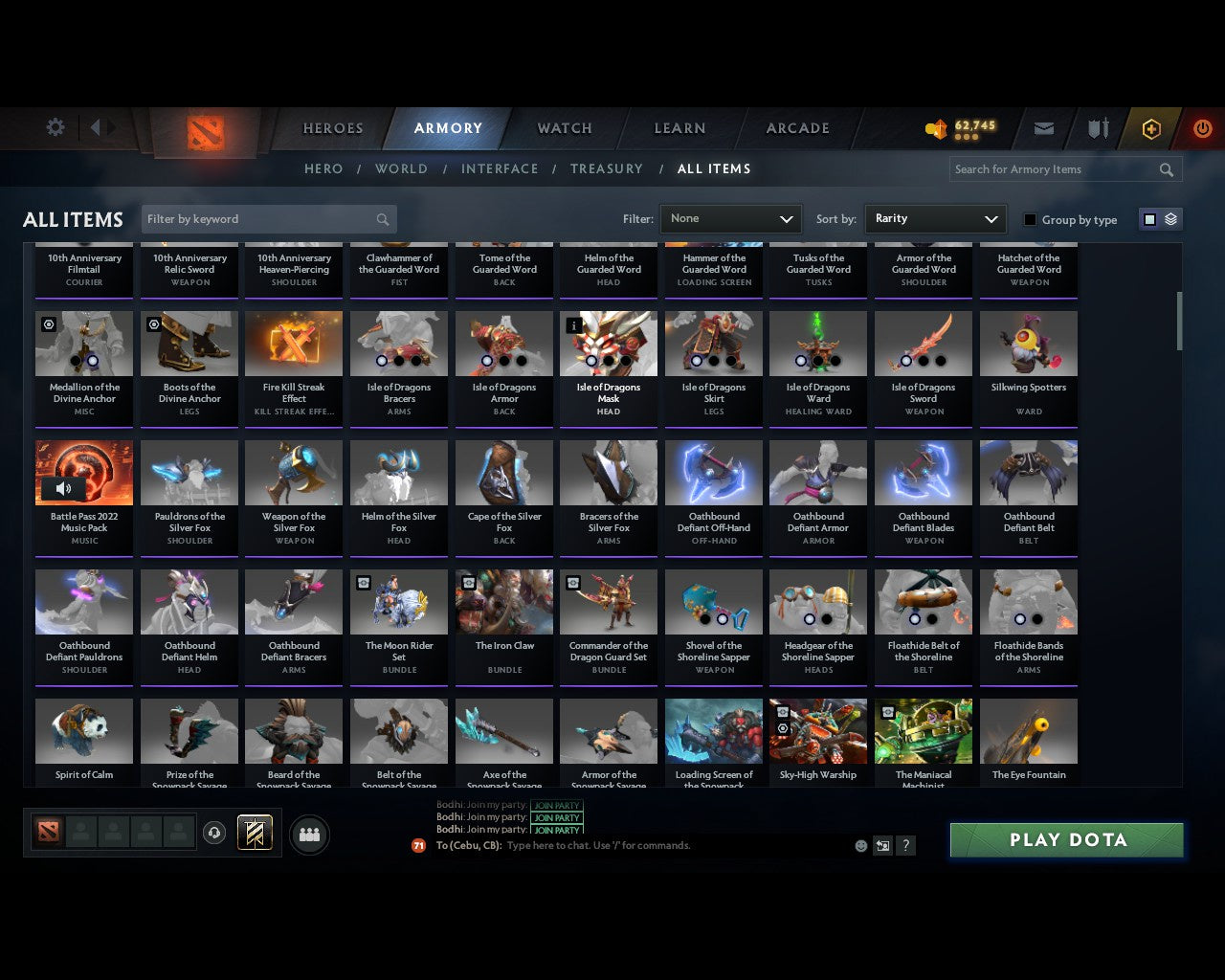Select the Isle of Dragons Mask thumbnail

pyautogui.click(x=609, y=343)
